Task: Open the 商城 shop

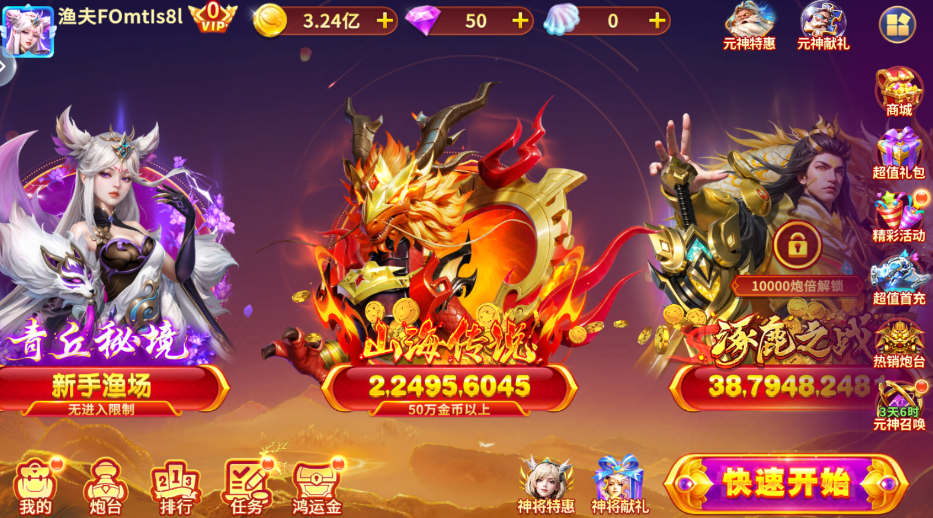Action: [x=898, y=91]
